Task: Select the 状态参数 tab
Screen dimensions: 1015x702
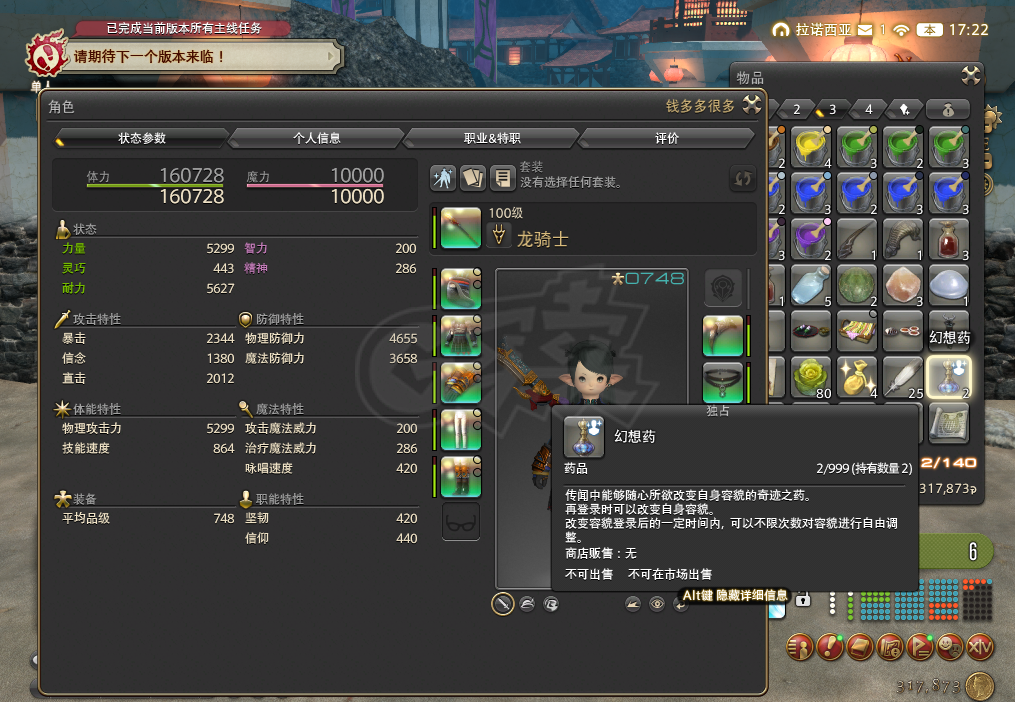Action: pyautogui.click(x=142, y=138)
